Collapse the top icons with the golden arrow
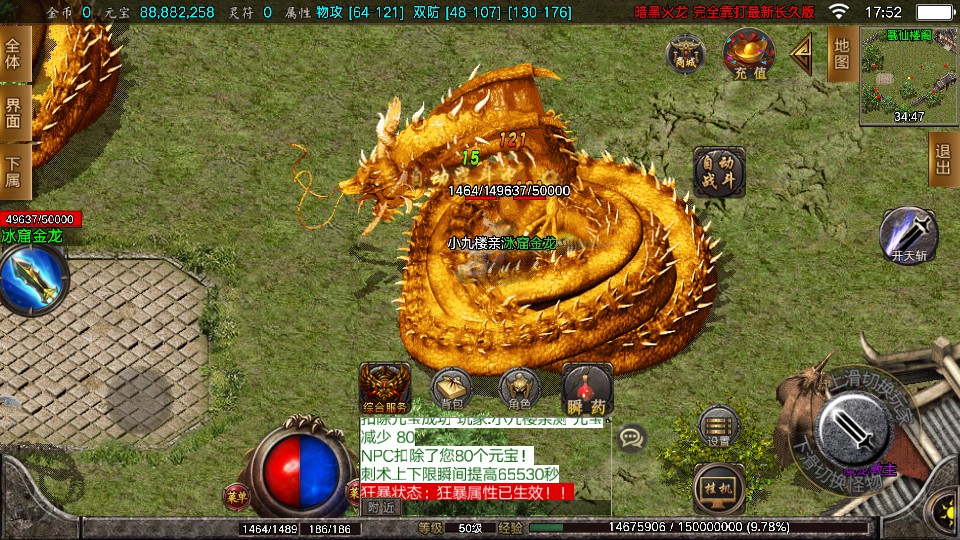The image size is (960, 540). [801, 54]
